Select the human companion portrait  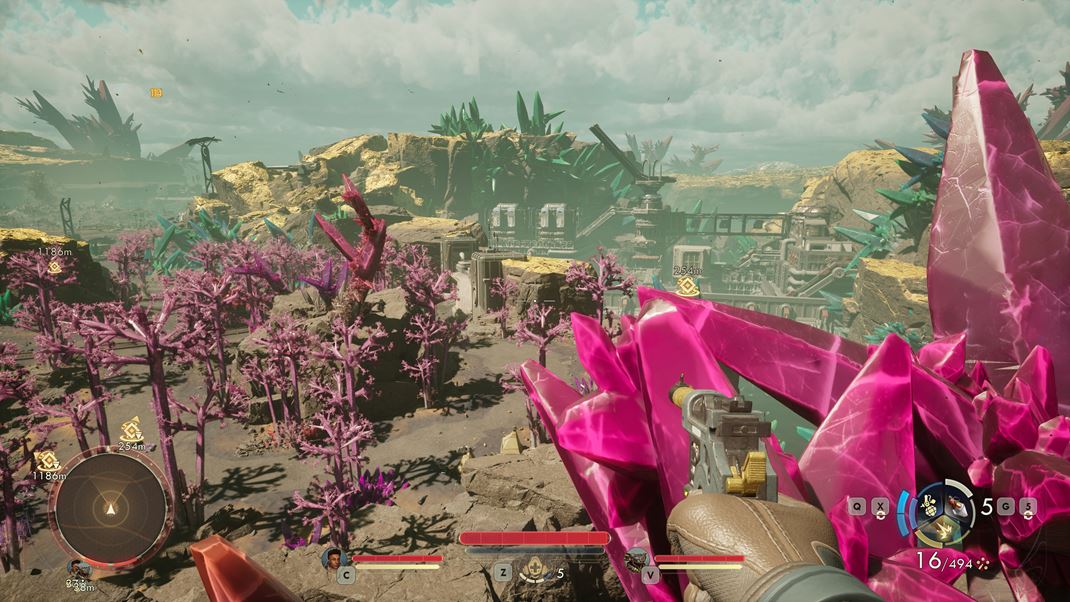(333, 558)
